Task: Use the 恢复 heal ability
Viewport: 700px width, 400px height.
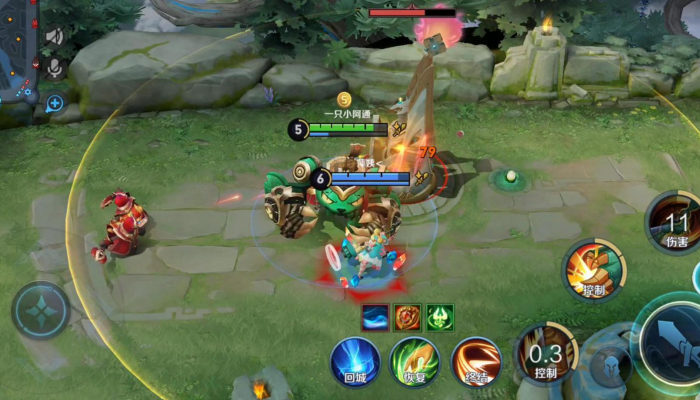Action: tap(414, 360)
